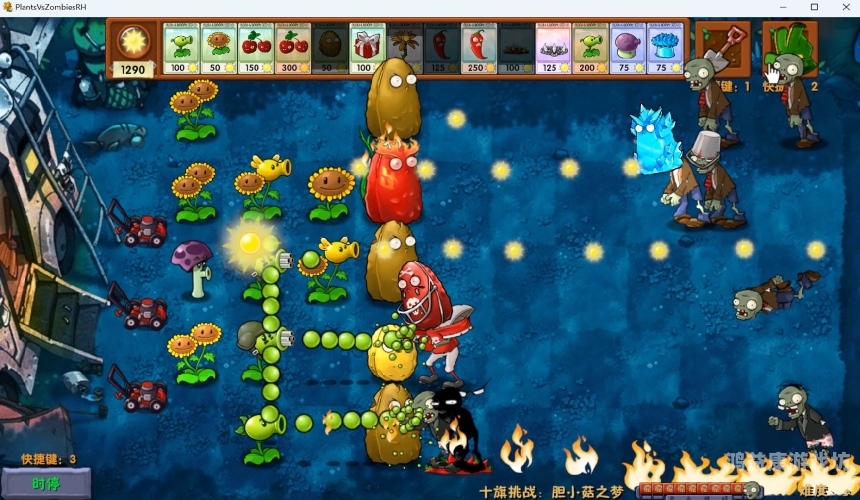
Task: Close the PlantsVsZombiesRH window
Action: [x=845, y=7]
